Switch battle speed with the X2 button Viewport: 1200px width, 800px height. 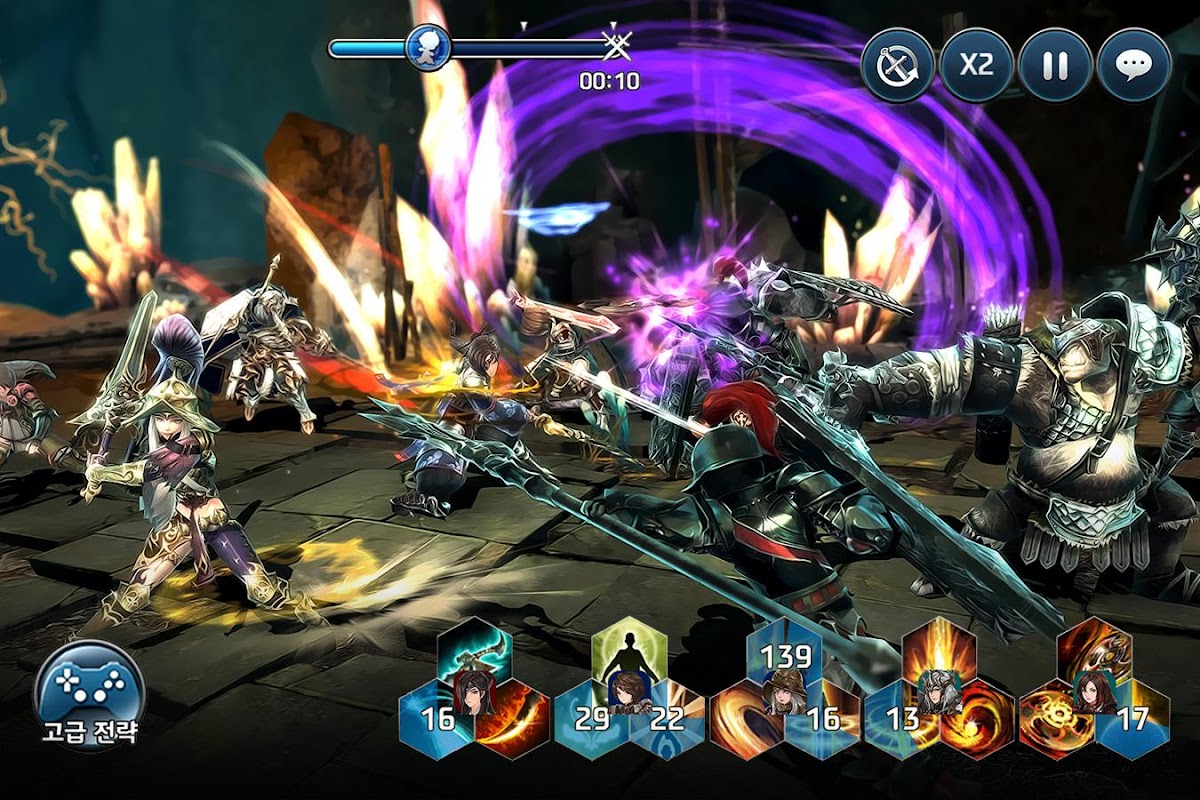click(x=976, y=66)
